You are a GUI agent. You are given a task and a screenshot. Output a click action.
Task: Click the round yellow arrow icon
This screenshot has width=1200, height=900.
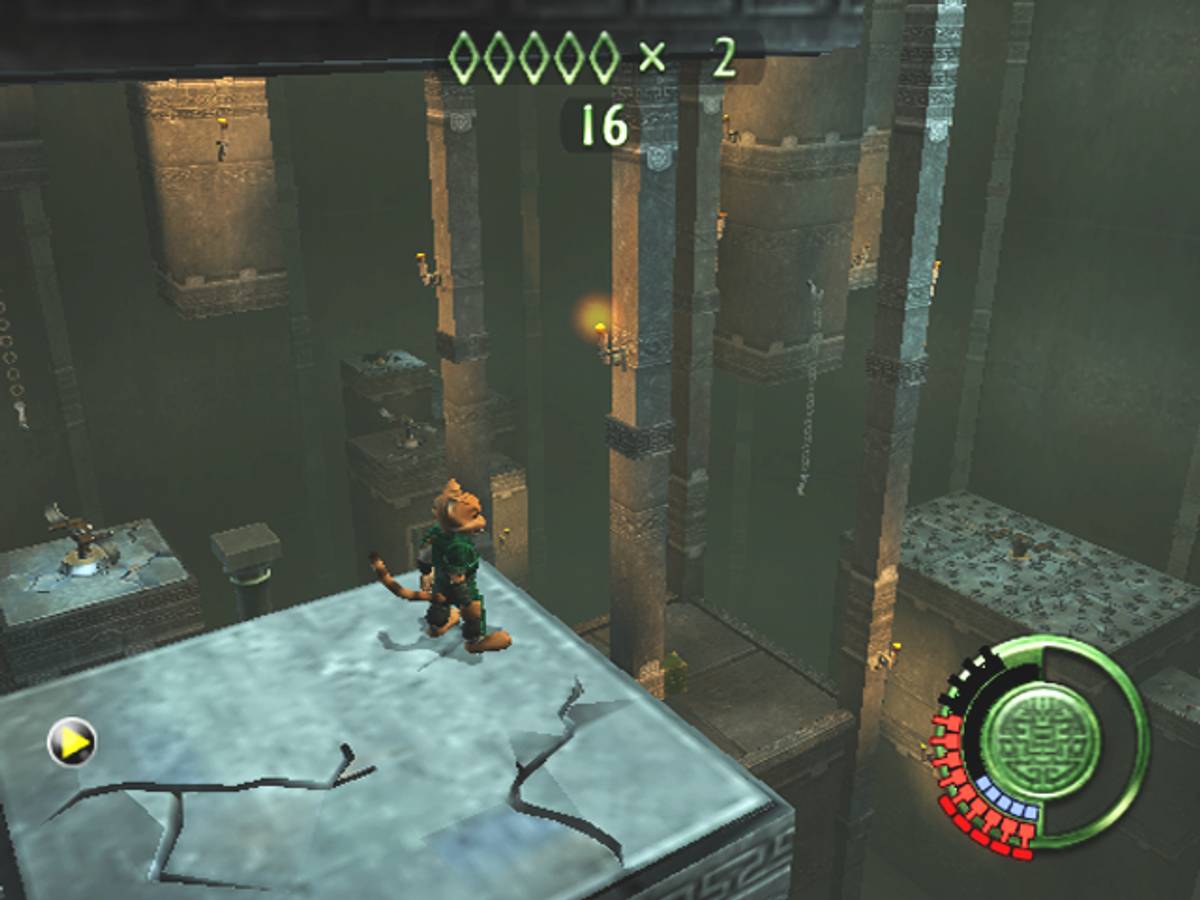[x=72, y=742]
